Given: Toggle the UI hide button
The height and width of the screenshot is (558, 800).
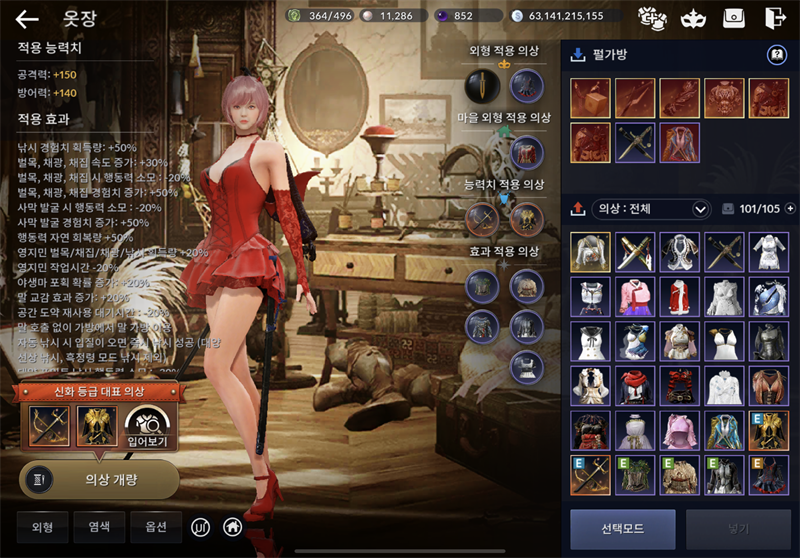Looking at the screenshot, I should [x=201, y=525].
